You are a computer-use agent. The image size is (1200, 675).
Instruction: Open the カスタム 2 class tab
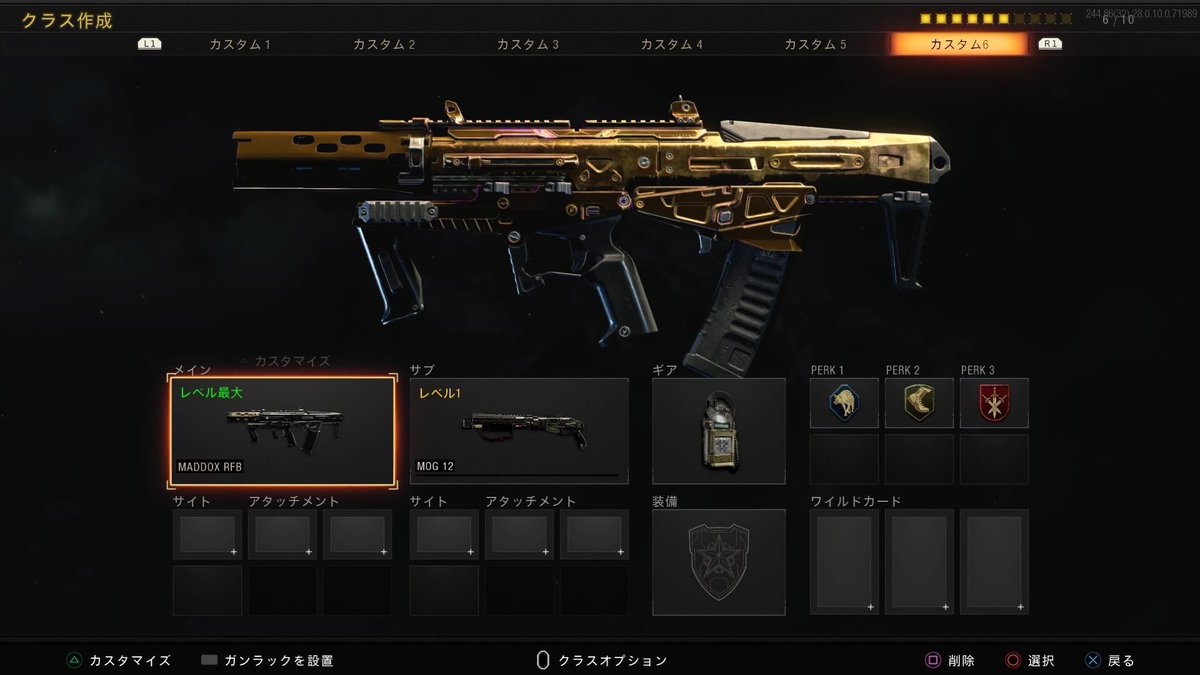pos(384,45)
